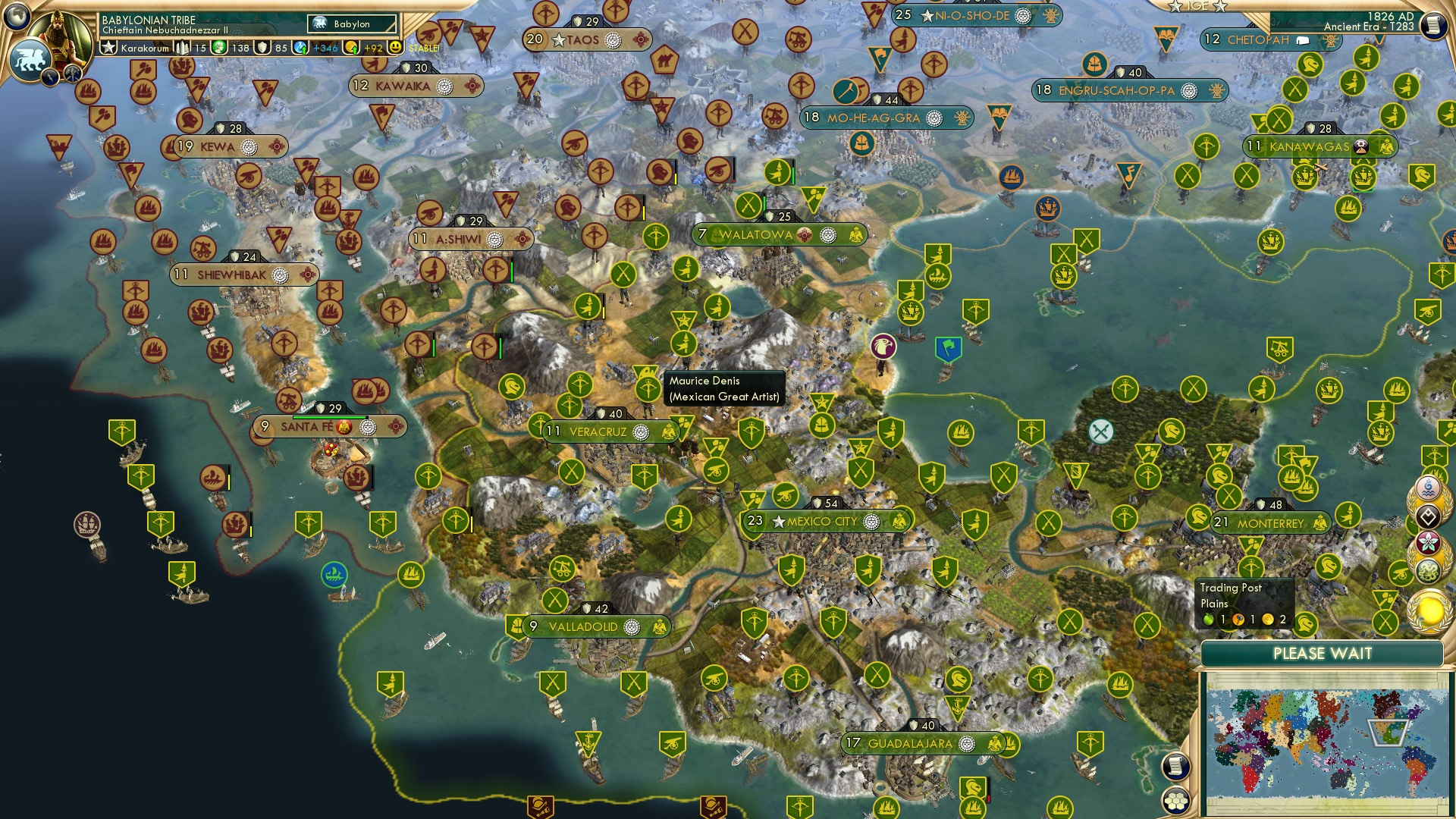
Task: Expand the Monterrey city banner
Action: click(x=1269, y=522)
